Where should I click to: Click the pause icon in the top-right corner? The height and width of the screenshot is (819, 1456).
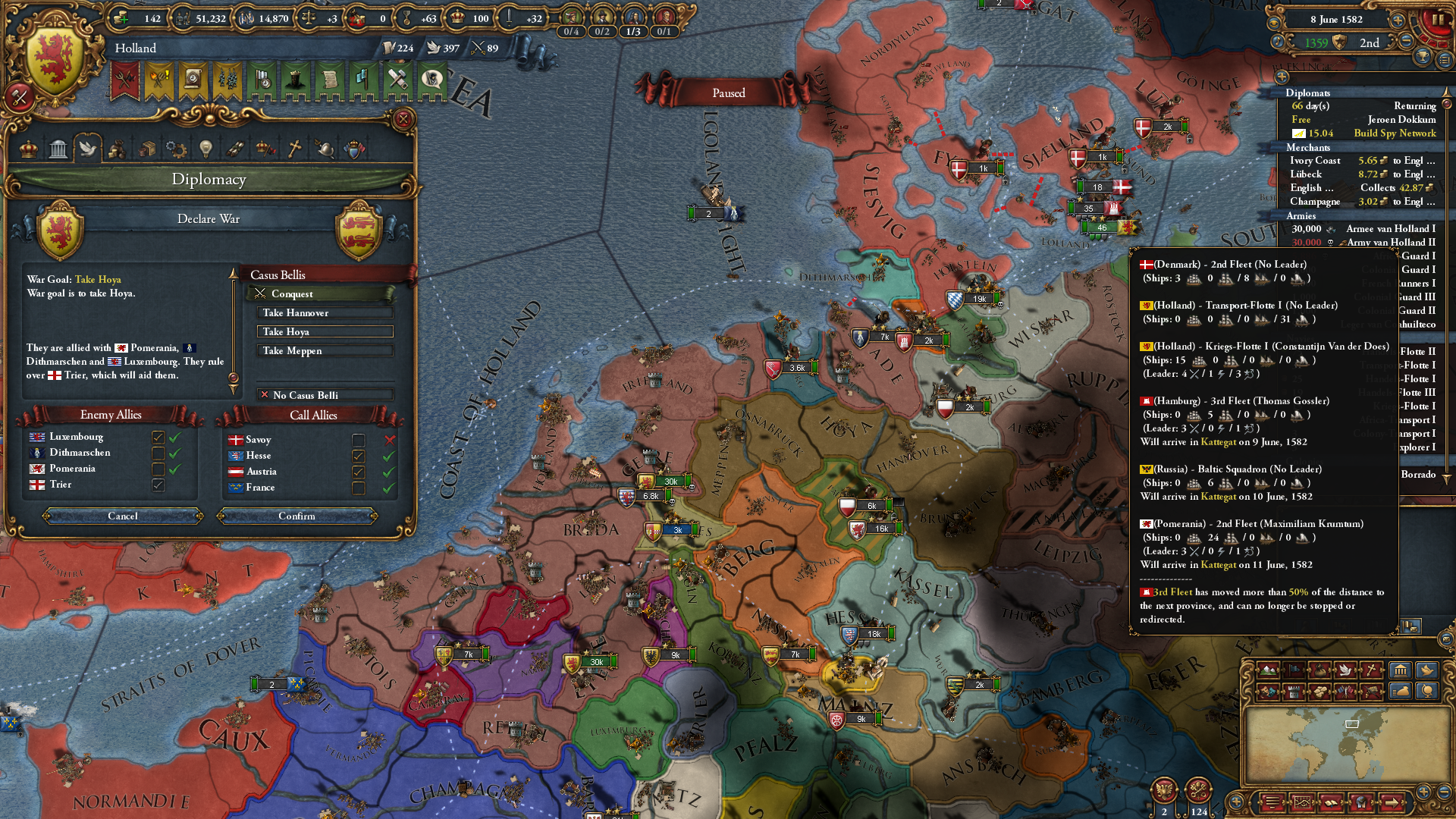click(1439, 20)
